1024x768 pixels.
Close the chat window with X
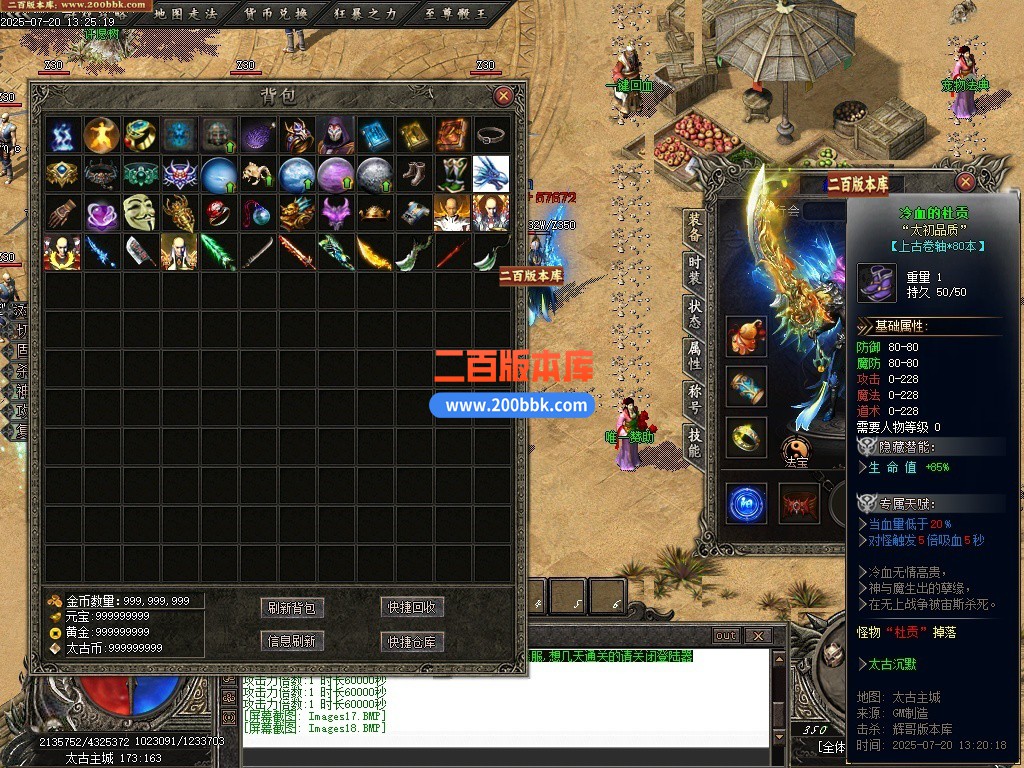[x=758, y=636]
